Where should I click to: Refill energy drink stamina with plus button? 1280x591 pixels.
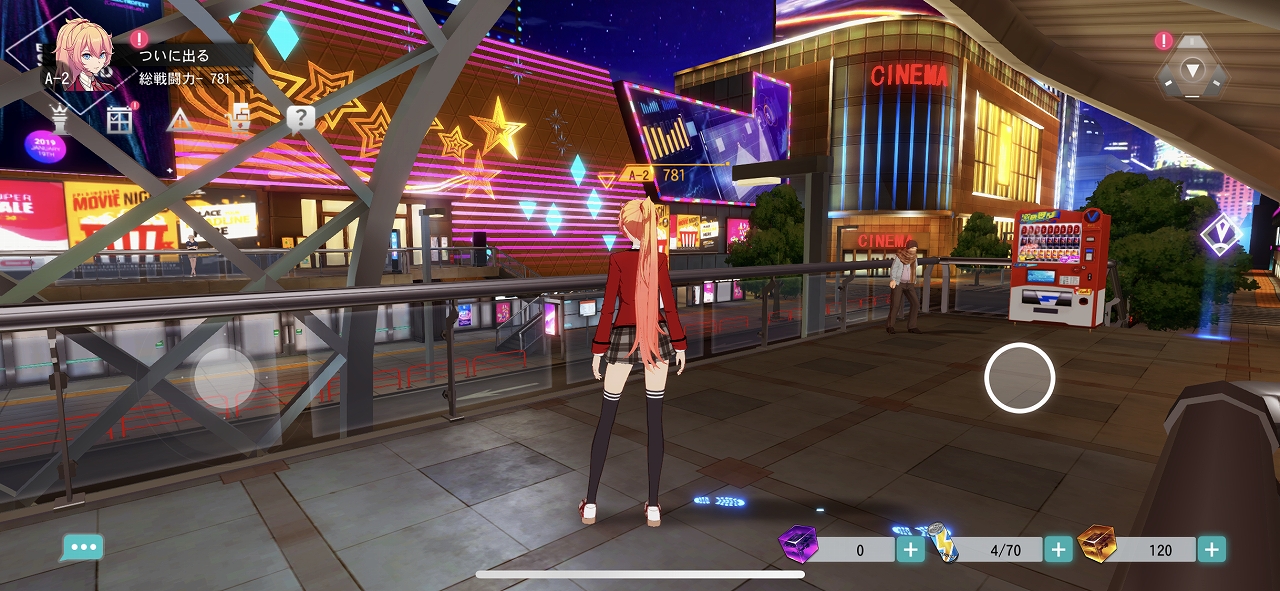(x=1058, y=549)
